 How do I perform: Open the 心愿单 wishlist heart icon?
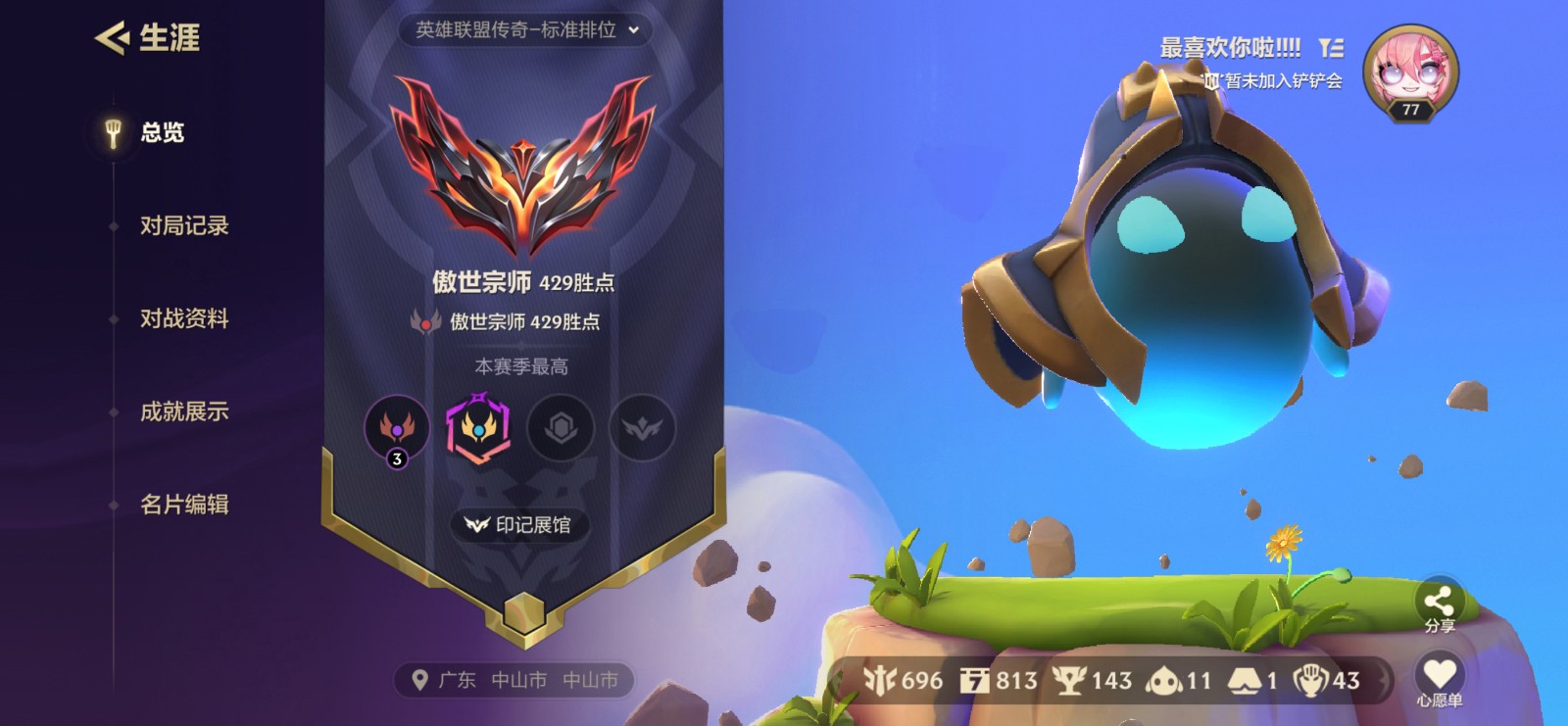[x=1437, y=672]
